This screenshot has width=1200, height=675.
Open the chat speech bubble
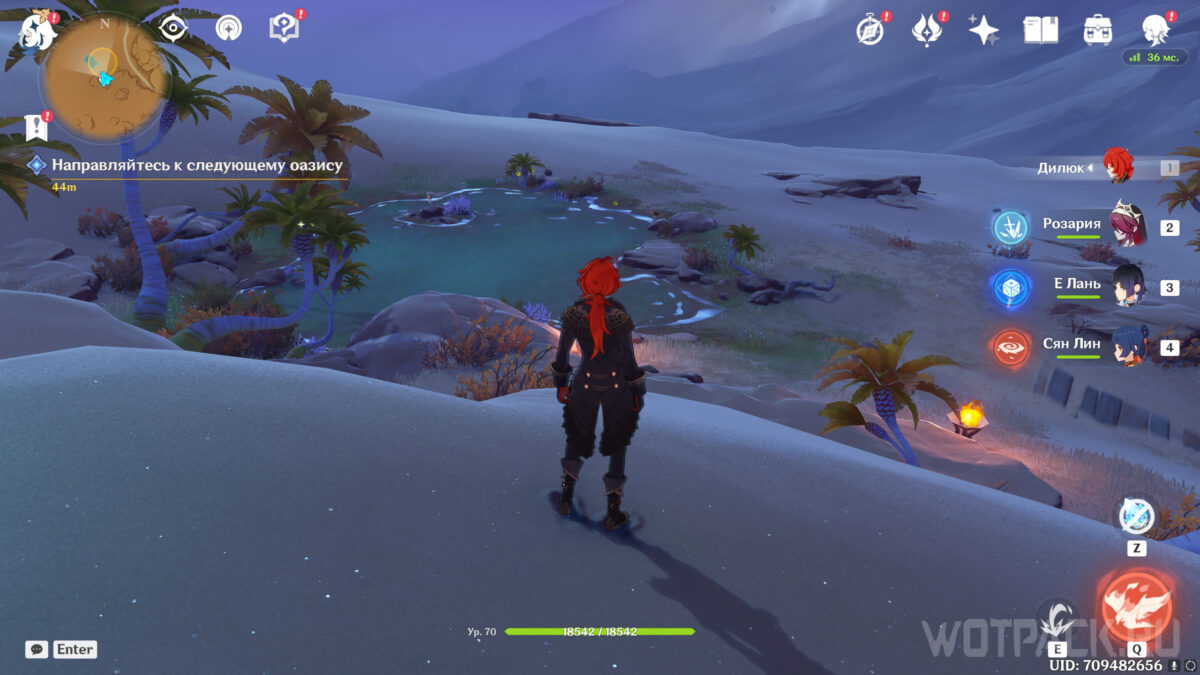36,649
